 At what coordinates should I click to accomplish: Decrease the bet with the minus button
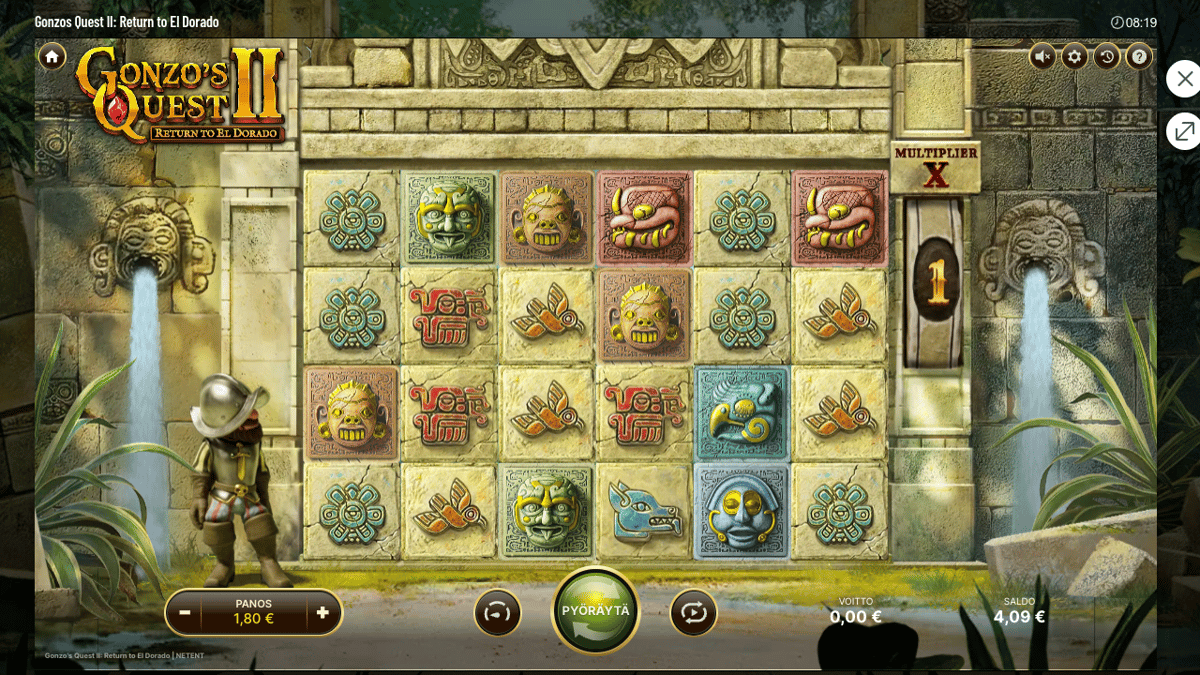pyautogui.click(x=185, y=612)
